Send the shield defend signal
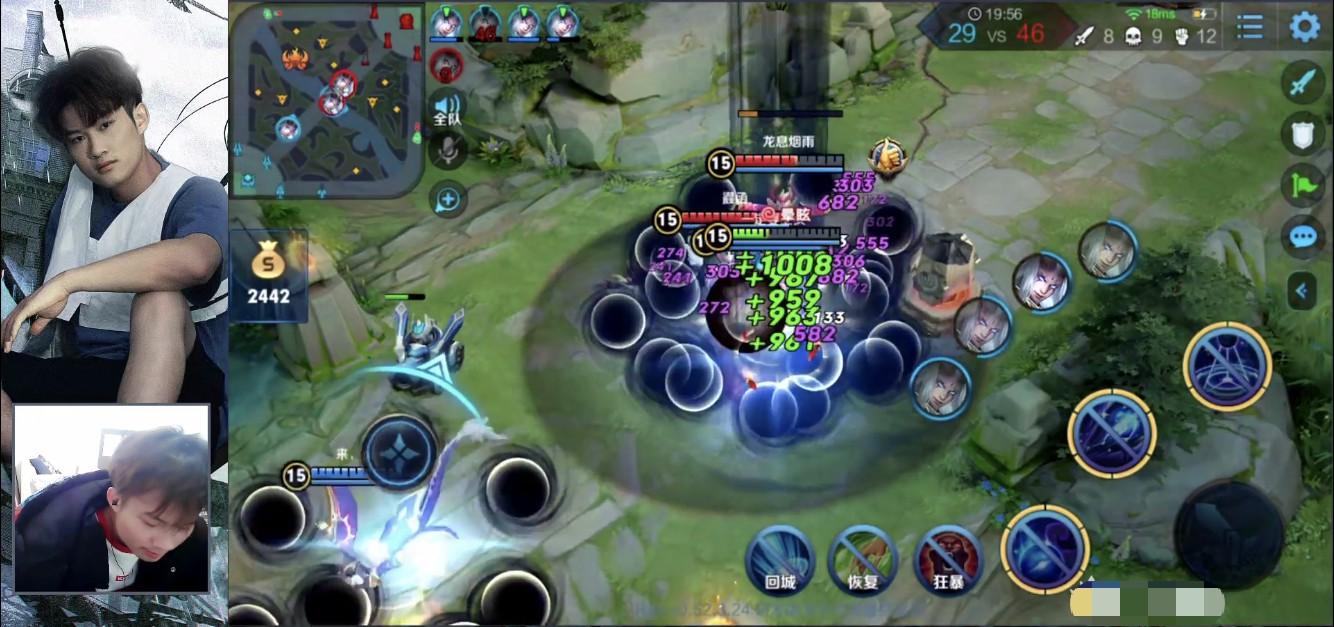1334x627 pixels. (1302, 134)
